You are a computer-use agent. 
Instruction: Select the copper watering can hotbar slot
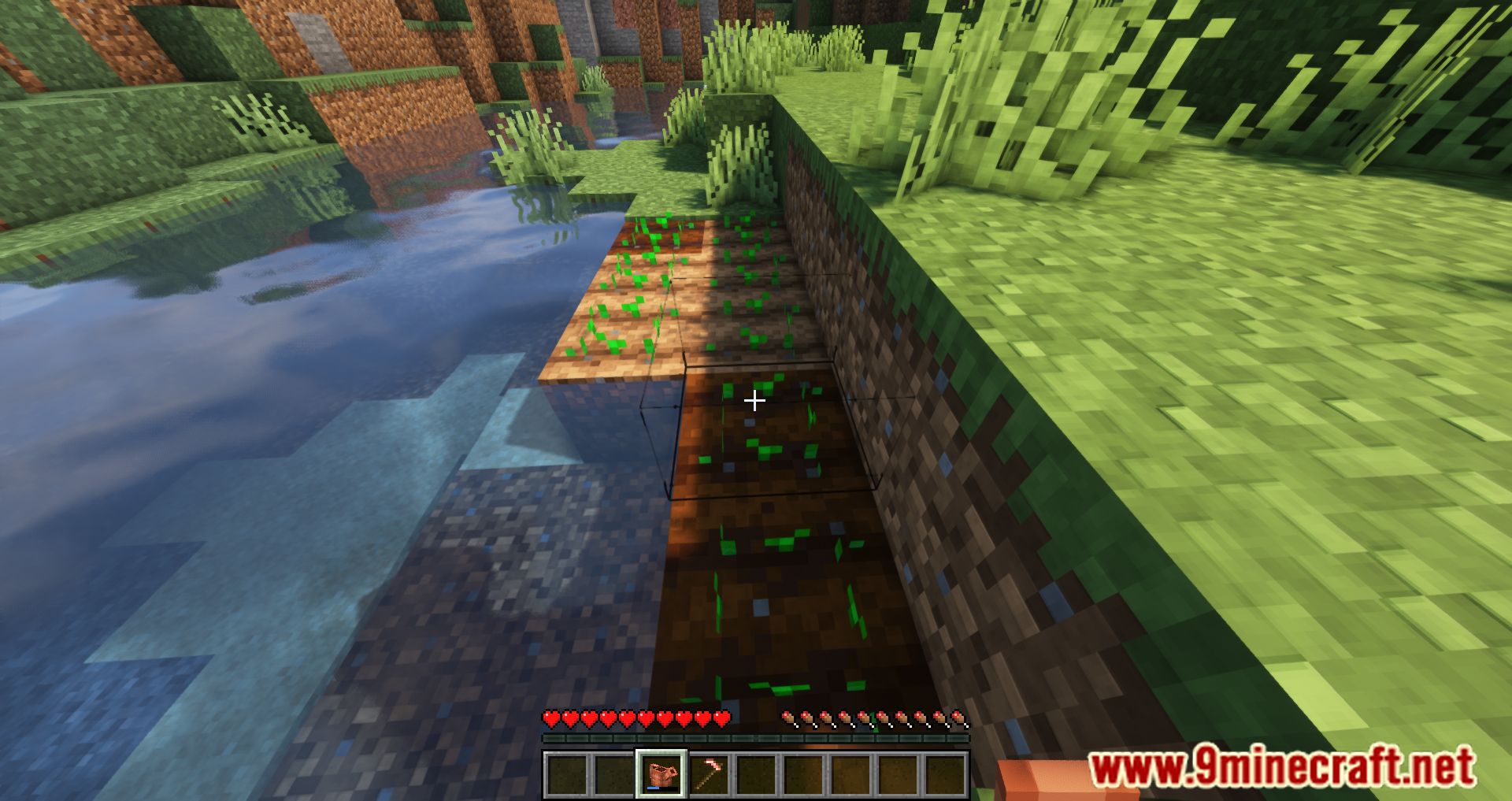tap(661, 774)
